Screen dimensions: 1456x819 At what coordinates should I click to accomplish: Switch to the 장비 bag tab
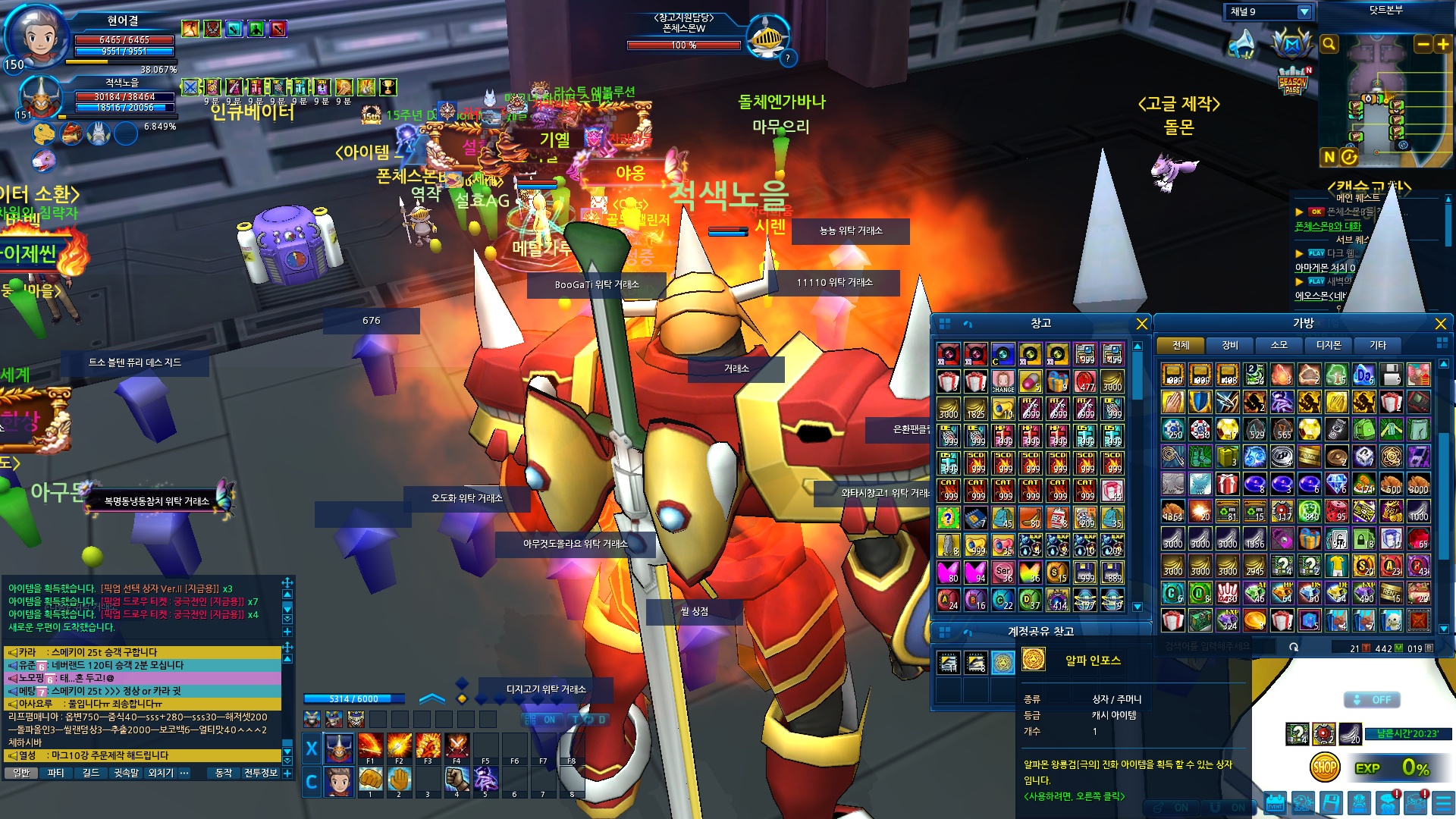click(1229, 345)
